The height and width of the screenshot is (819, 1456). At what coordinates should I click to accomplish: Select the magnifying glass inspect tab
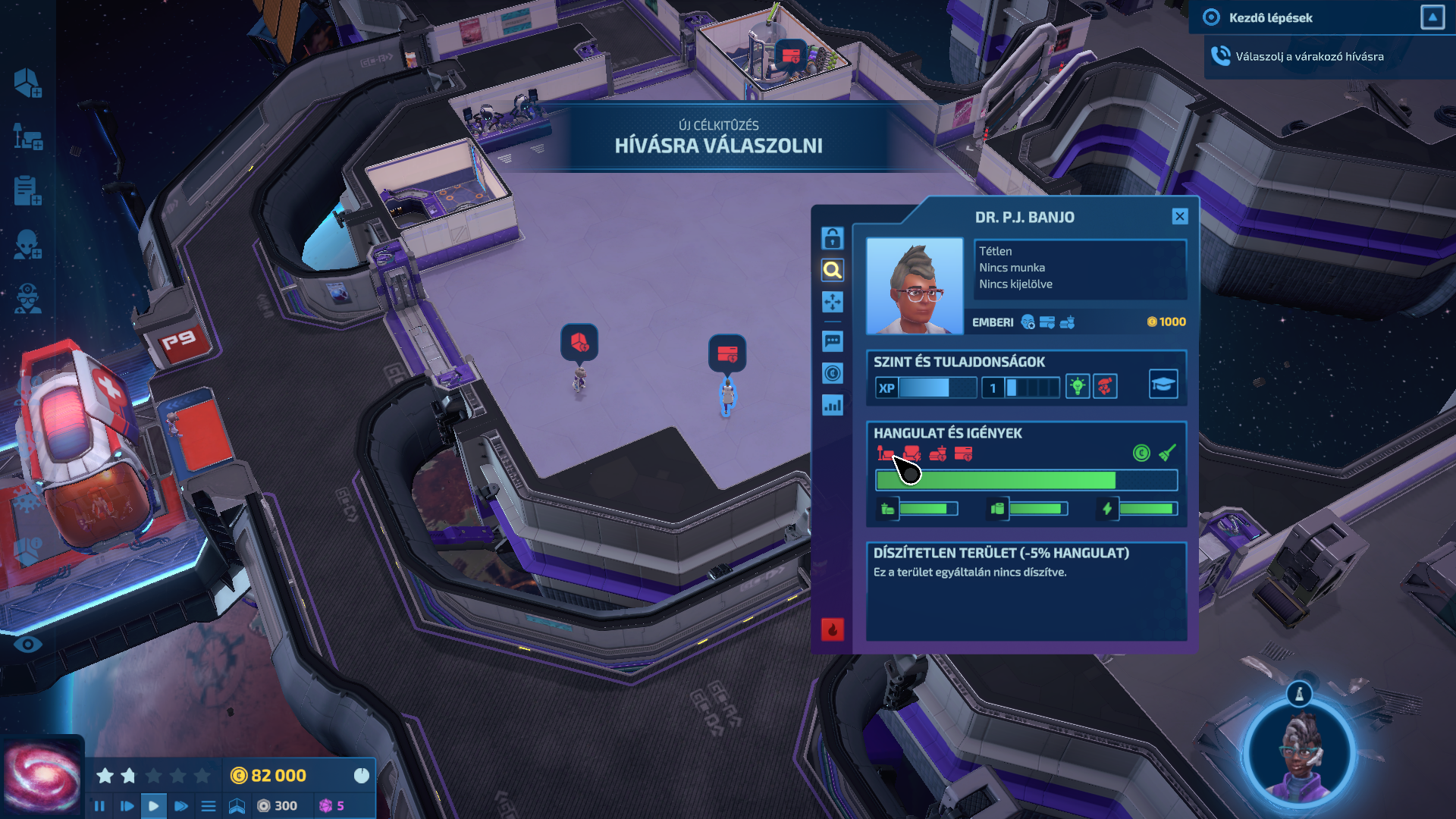tap(832, 270)
